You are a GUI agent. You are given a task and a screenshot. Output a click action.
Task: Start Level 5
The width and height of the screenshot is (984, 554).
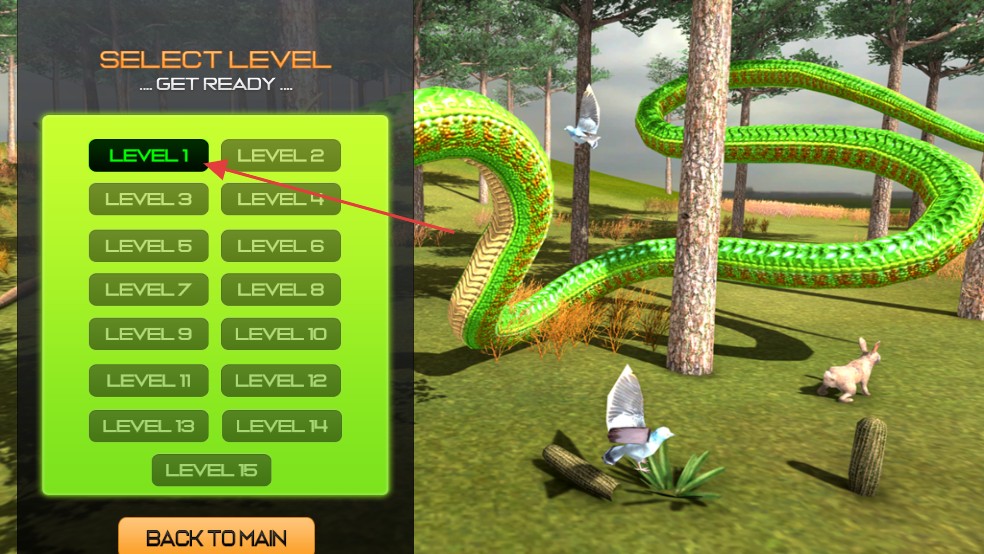pyautogui.click(x=148, y=246)
